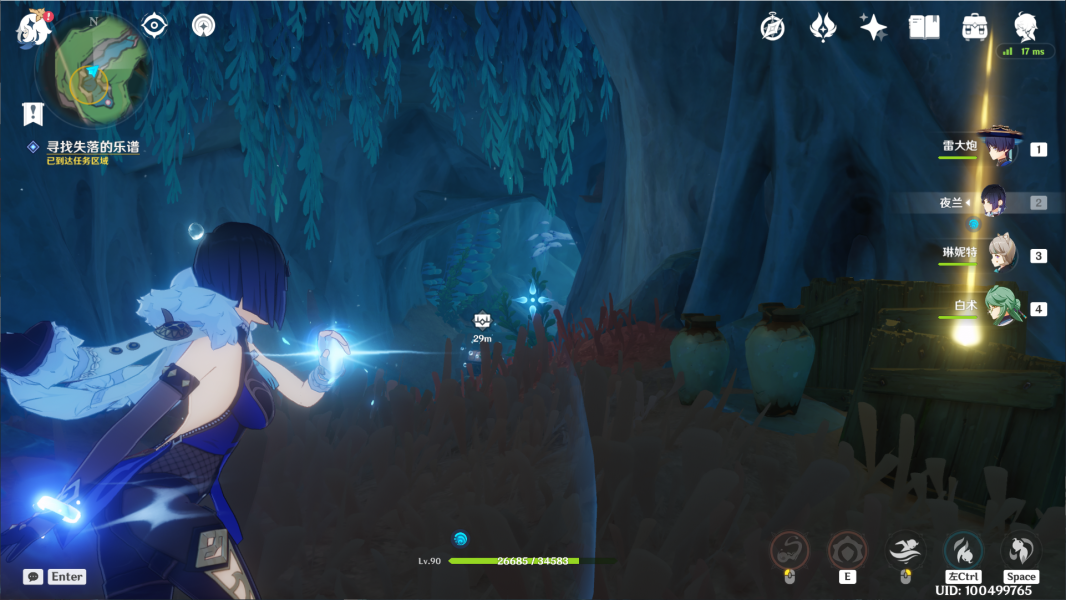Open the chat speech bubble

pos(33,577)
